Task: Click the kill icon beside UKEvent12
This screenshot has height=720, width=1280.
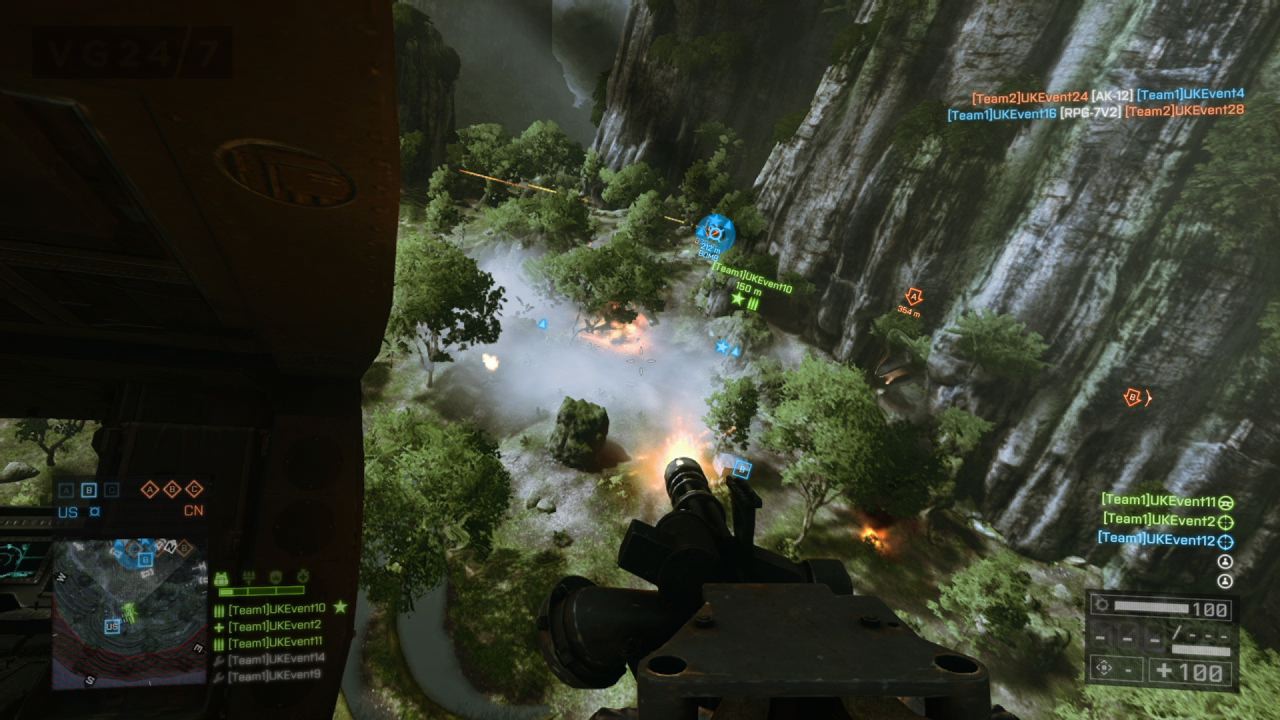Action: pyautogui.click(x=1226, y=540)
